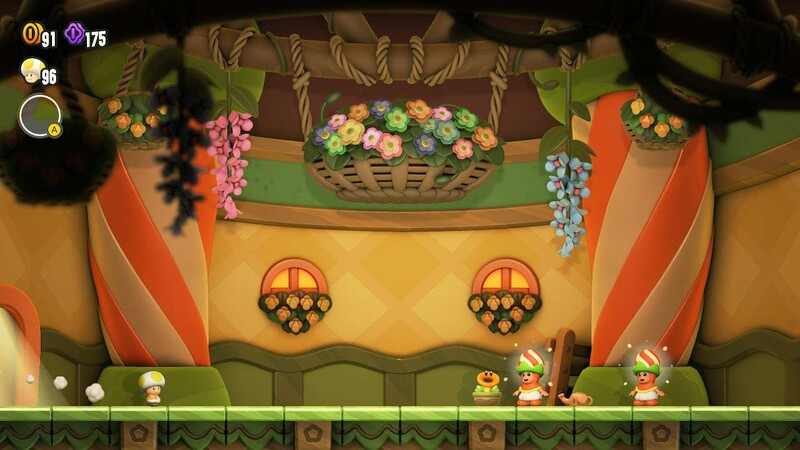Select the empty stored power-up reserve circle
Image resolution: width=800 pixels, height=450 pixels.
(40, 115)
